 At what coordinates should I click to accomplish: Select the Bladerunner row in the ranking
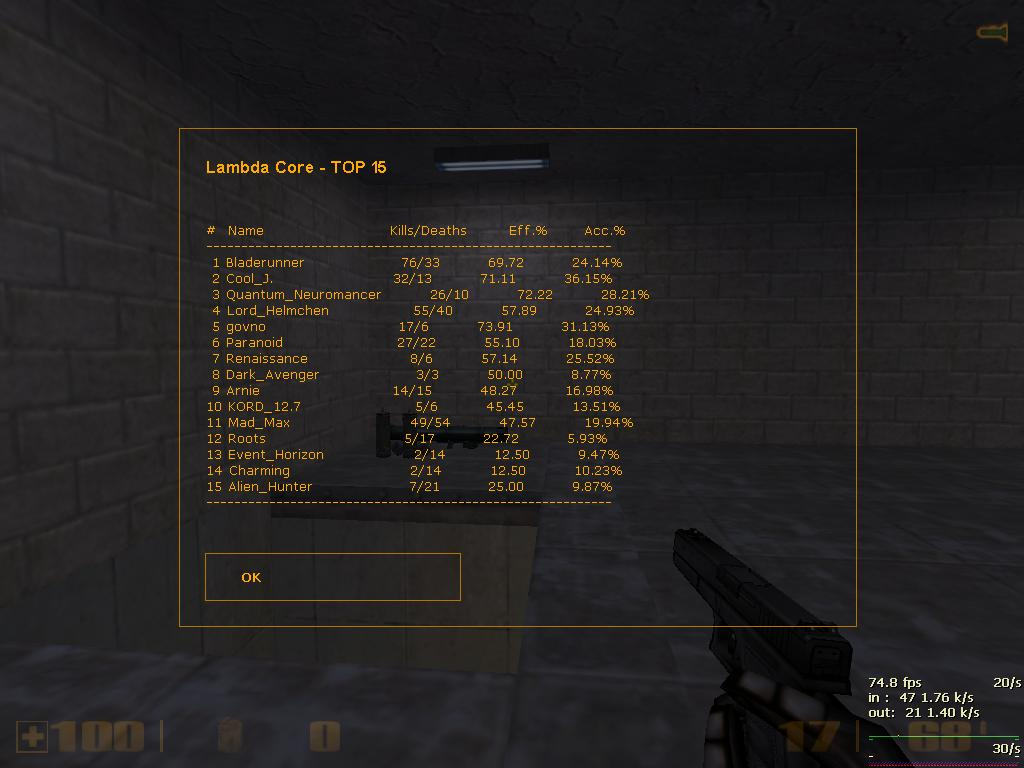[x=265, y=263]
